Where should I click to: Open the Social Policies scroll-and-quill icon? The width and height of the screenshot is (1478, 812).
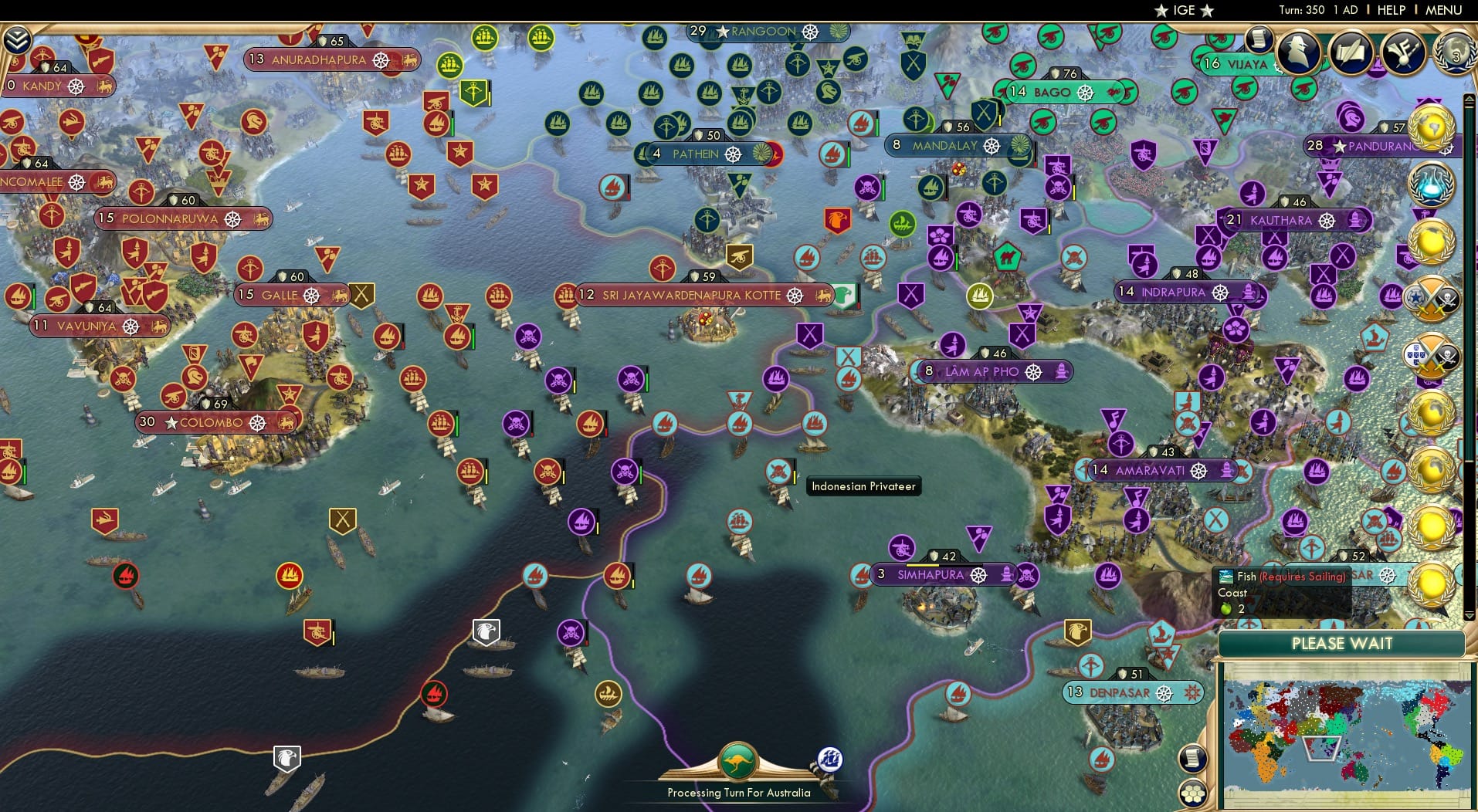pyautogui.click(x=1350, y=51)
